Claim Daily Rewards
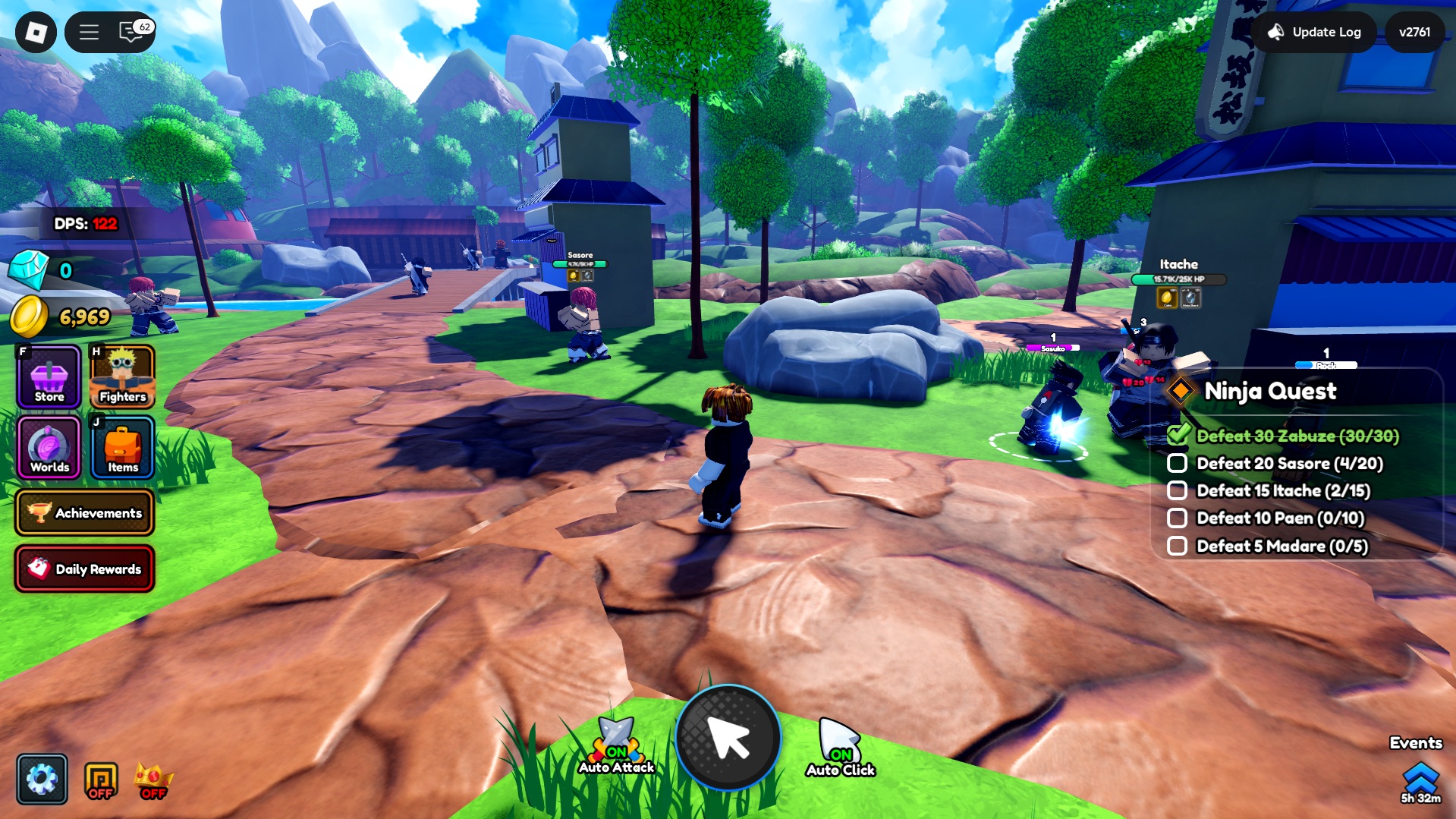Screen dimensions: 1456x819 click(x=84, y=569)
